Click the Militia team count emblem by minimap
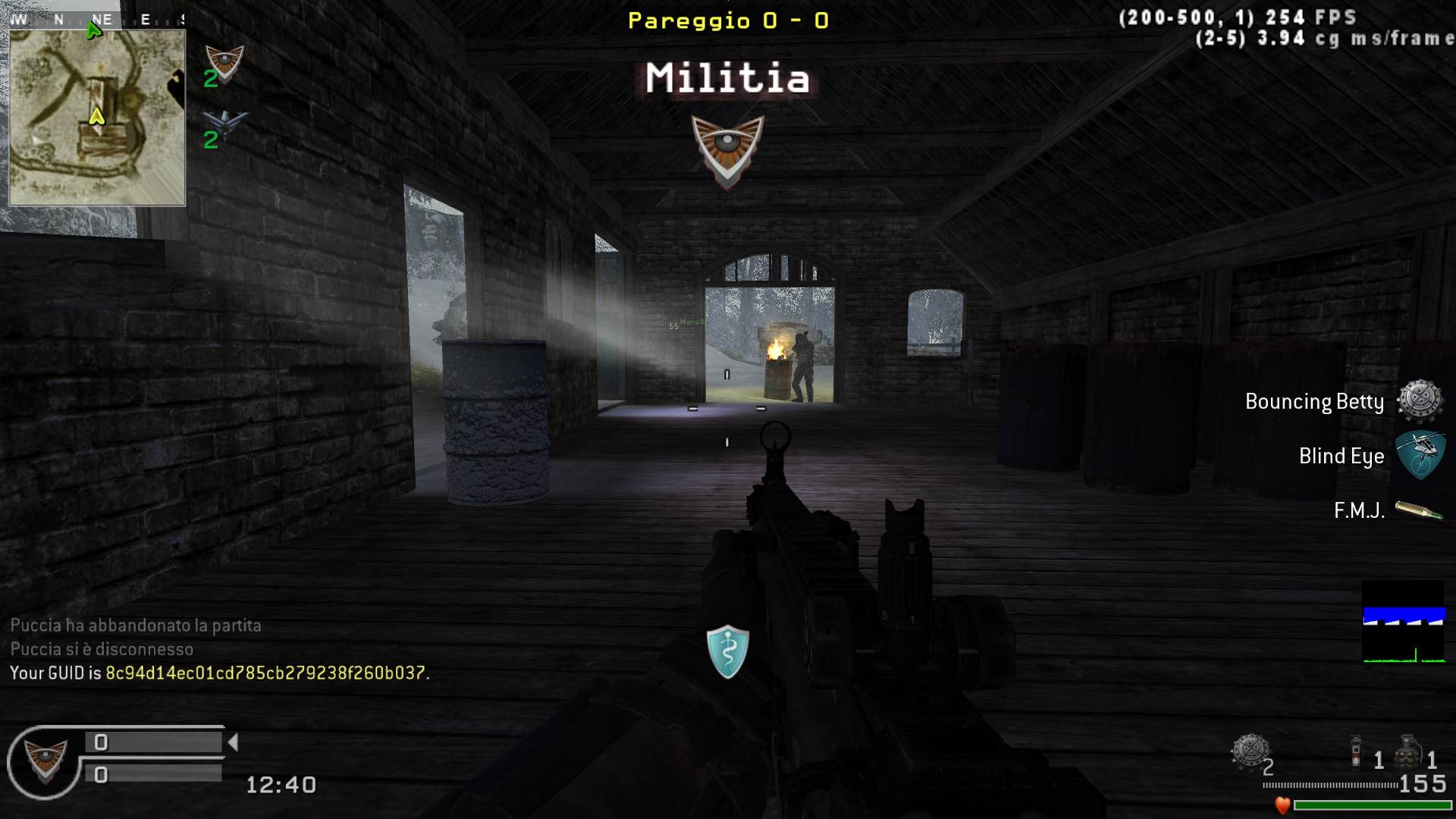 click(x=224, y=64)
